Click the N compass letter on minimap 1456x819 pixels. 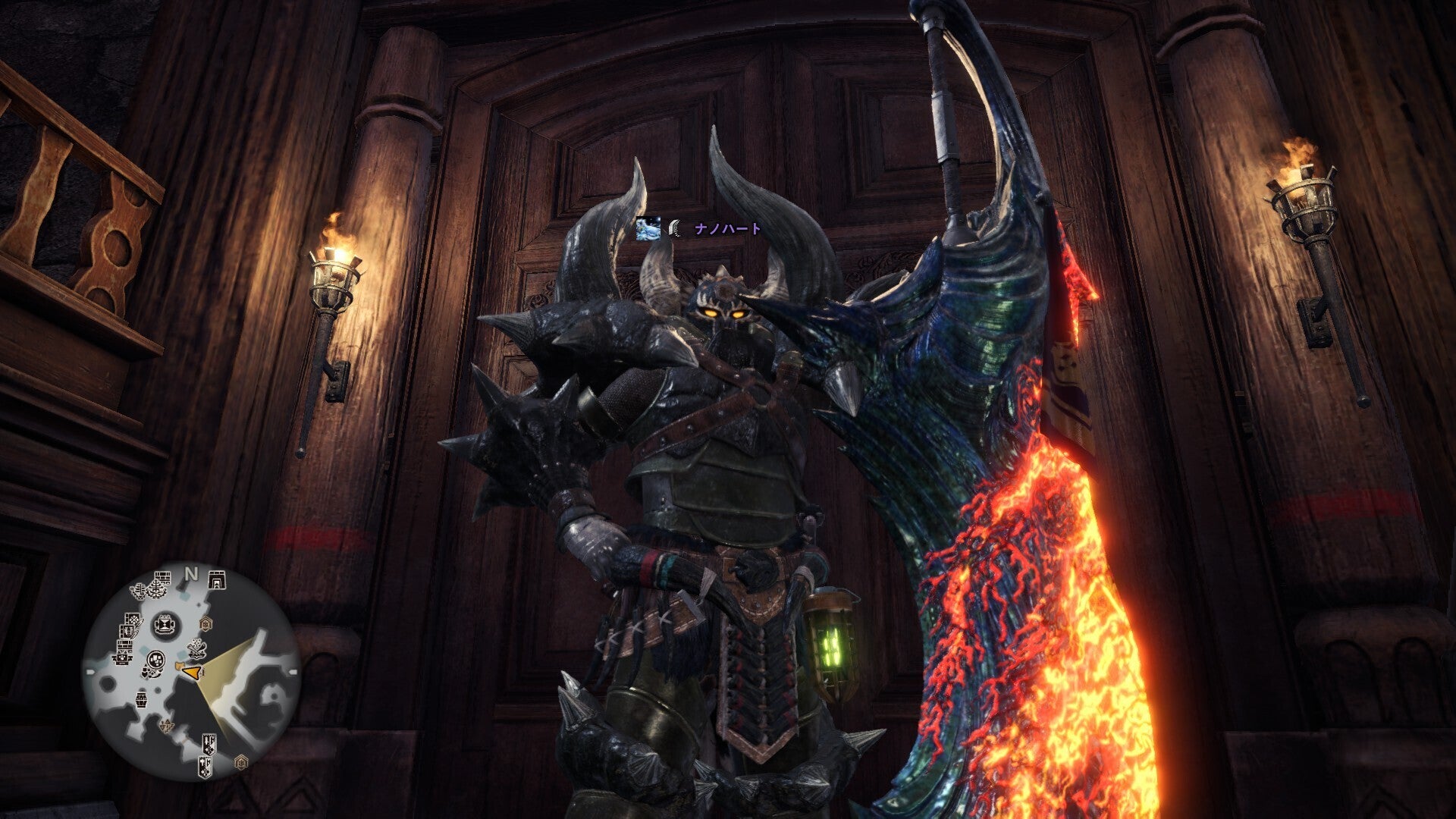point(193,575)
